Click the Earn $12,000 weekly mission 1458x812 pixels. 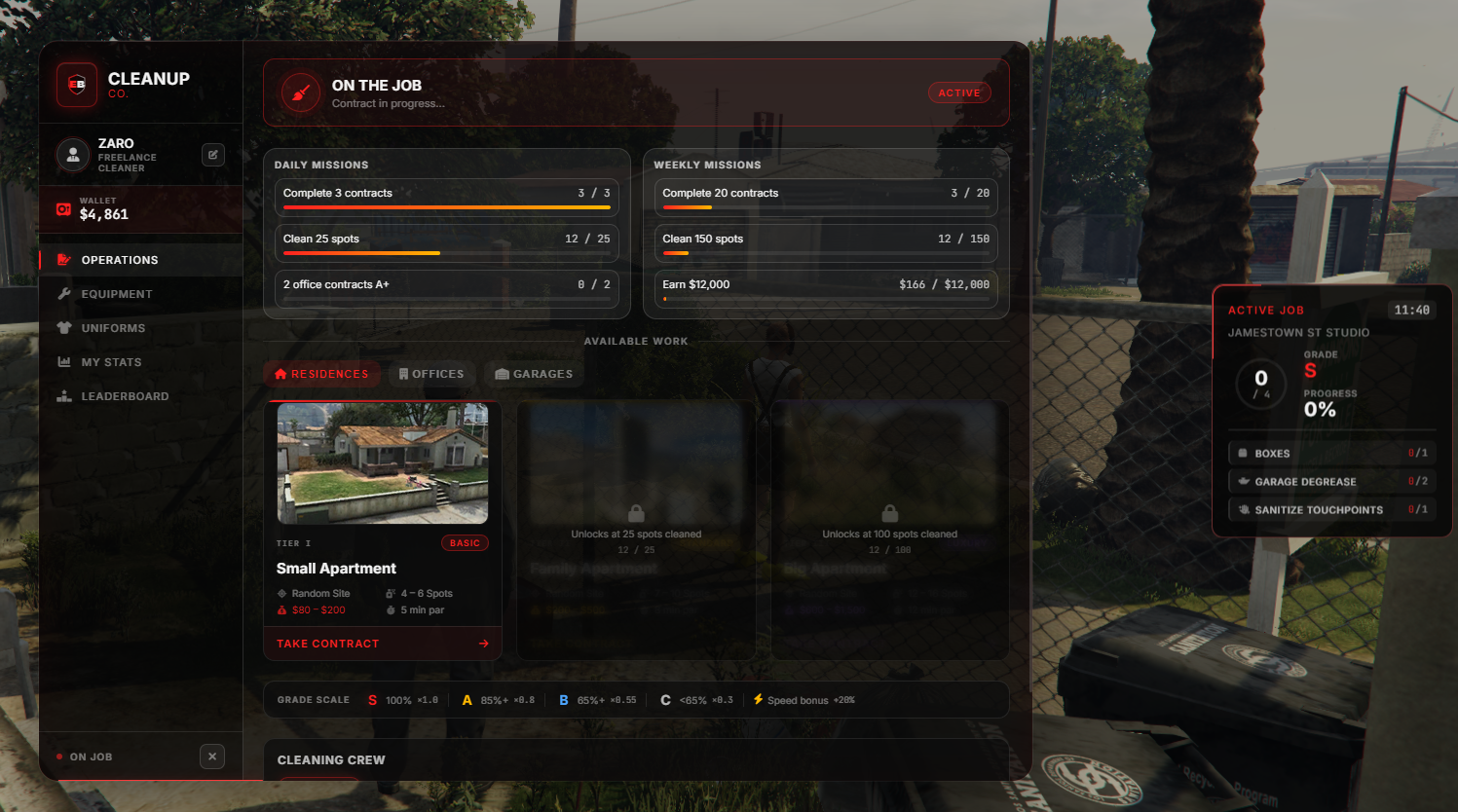pyautogui.click(x=825, y=286)
